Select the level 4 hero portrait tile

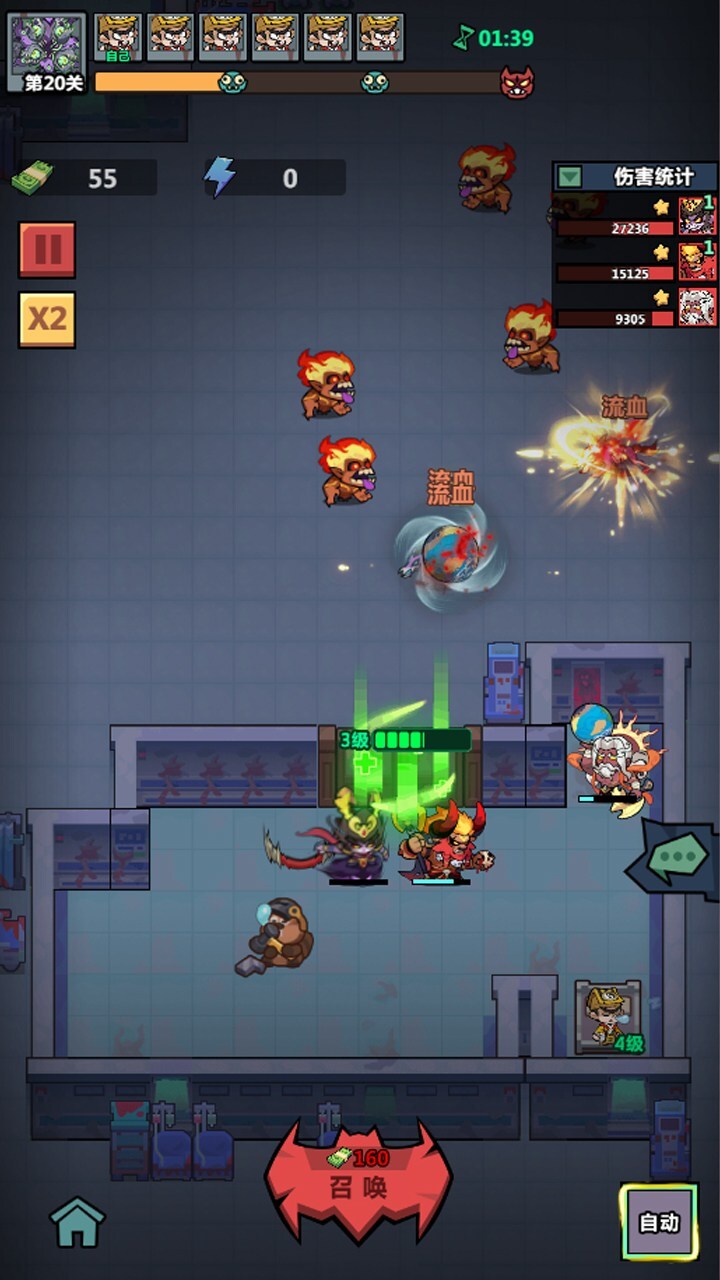[607, 1016]
